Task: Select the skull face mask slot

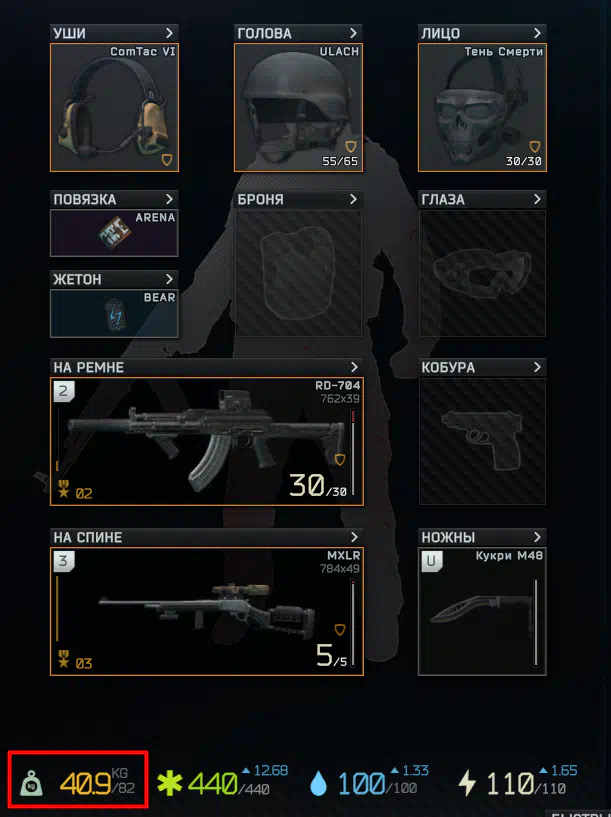Action: [482, 107]
